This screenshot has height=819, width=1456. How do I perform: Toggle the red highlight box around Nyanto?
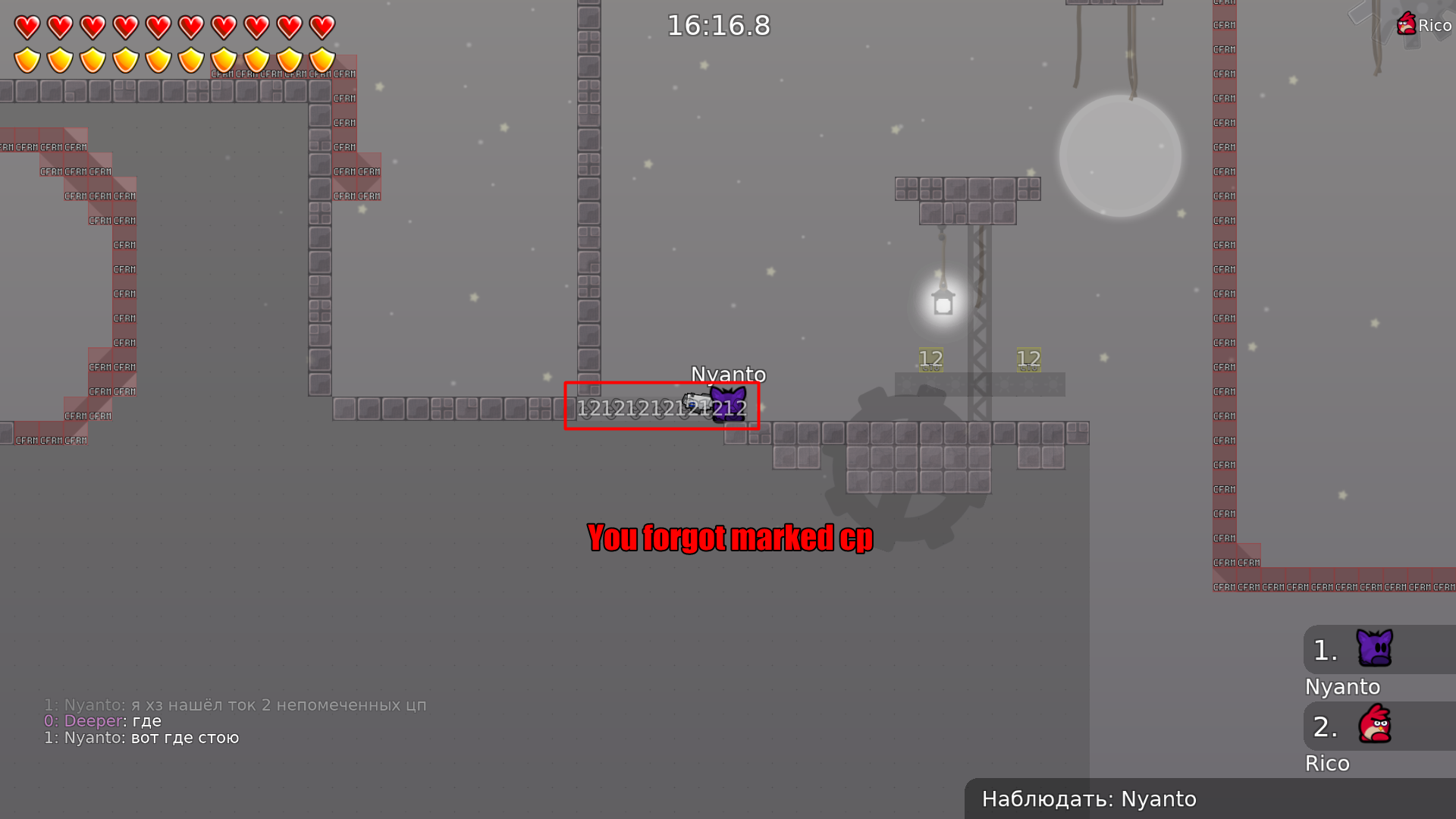[662, 405]
